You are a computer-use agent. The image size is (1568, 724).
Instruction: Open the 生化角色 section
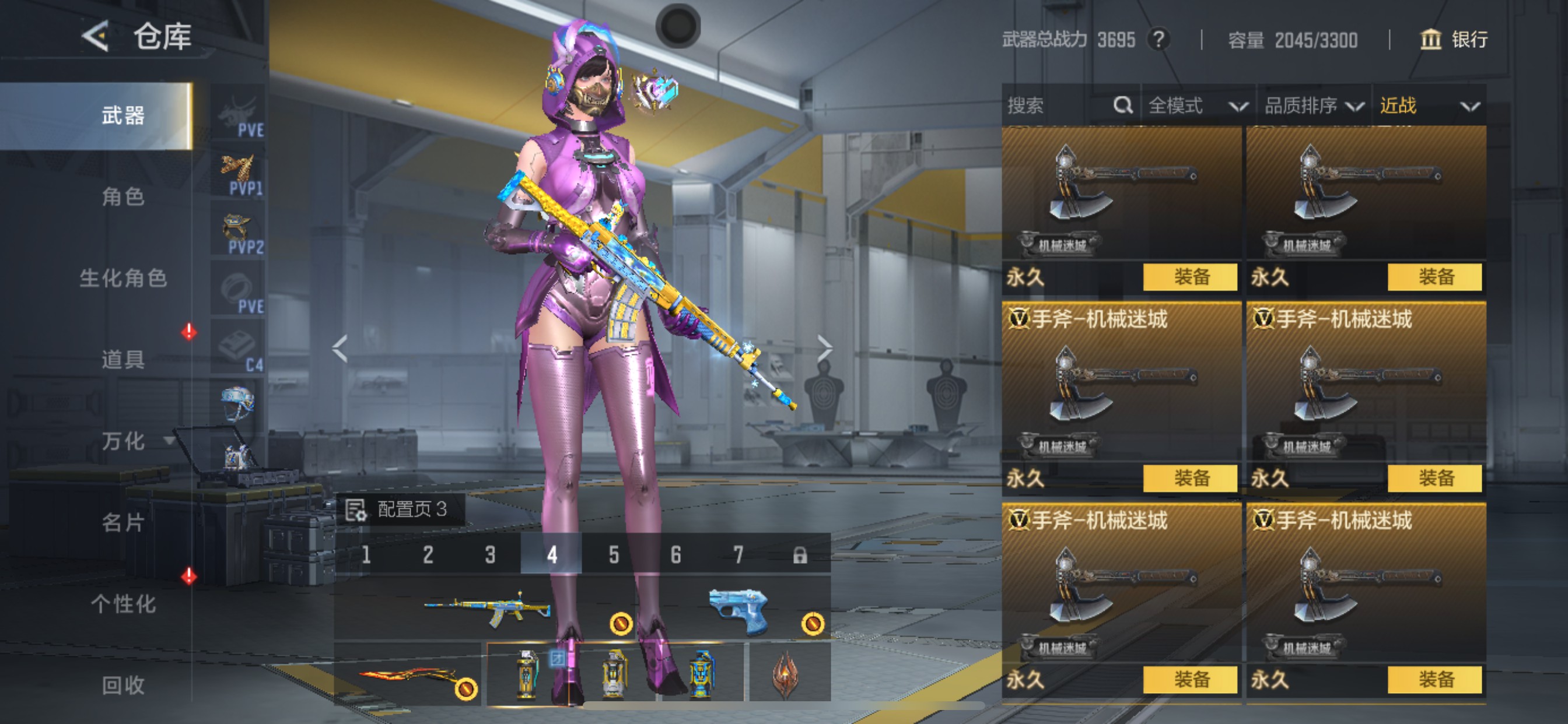tap(123, 278)
